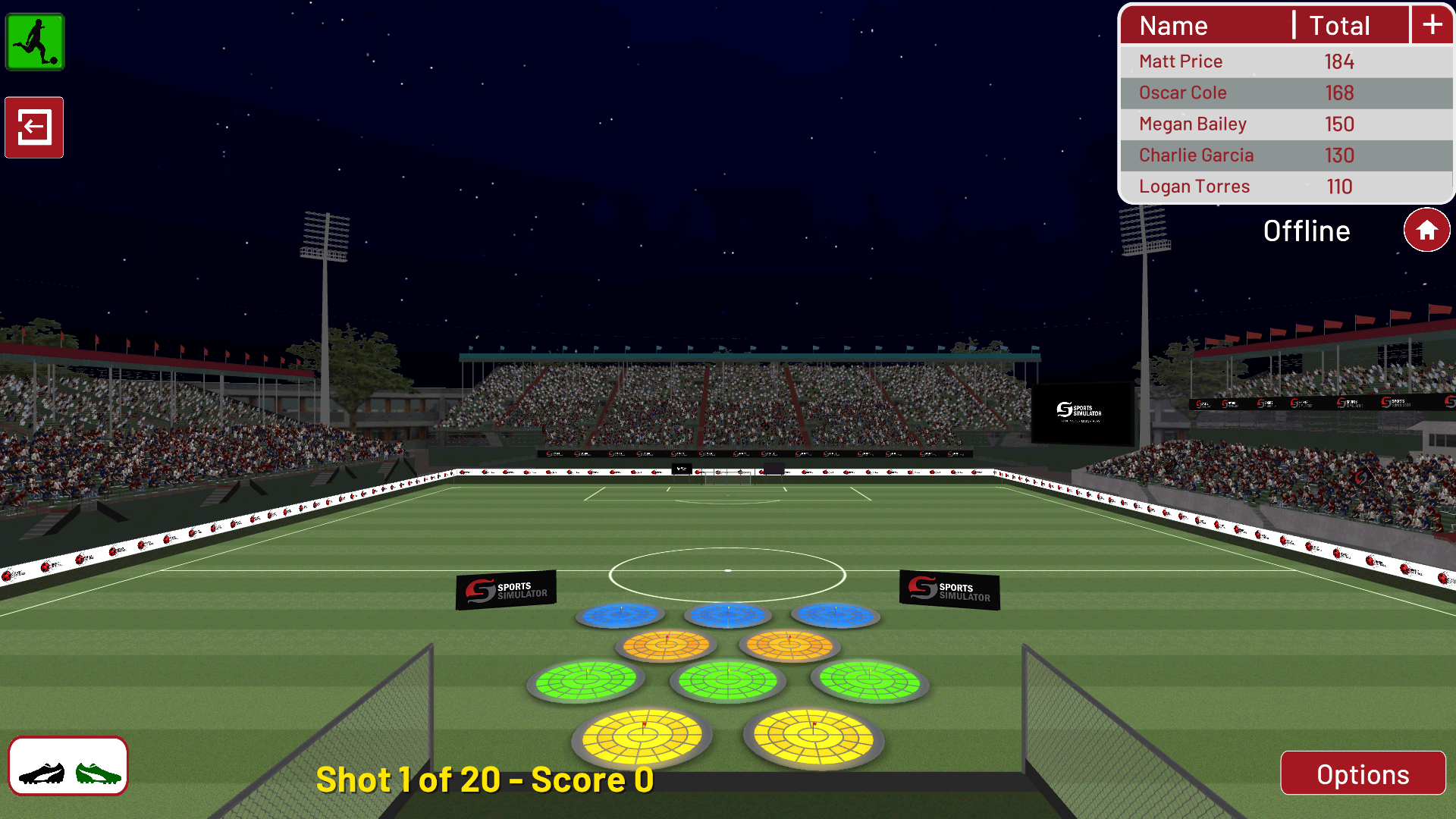Click Logan Torres's total score 110
Image resolution: width=1456 pixels, height=819 pixels.
click(x=1340, y=186)
